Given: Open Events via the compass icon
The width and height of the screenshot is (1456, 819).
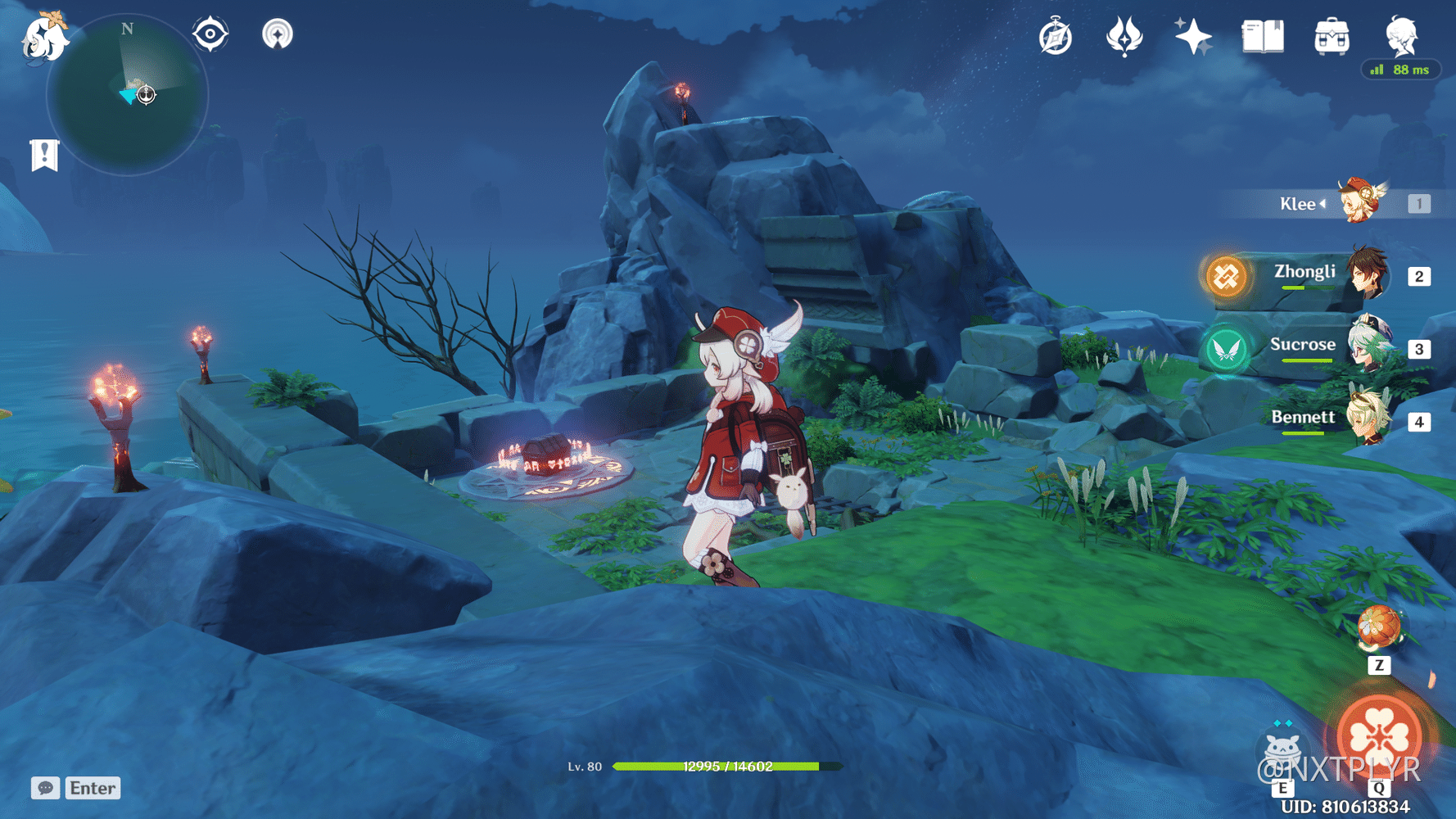Looking at the screenshot, I should [1056, 36].
